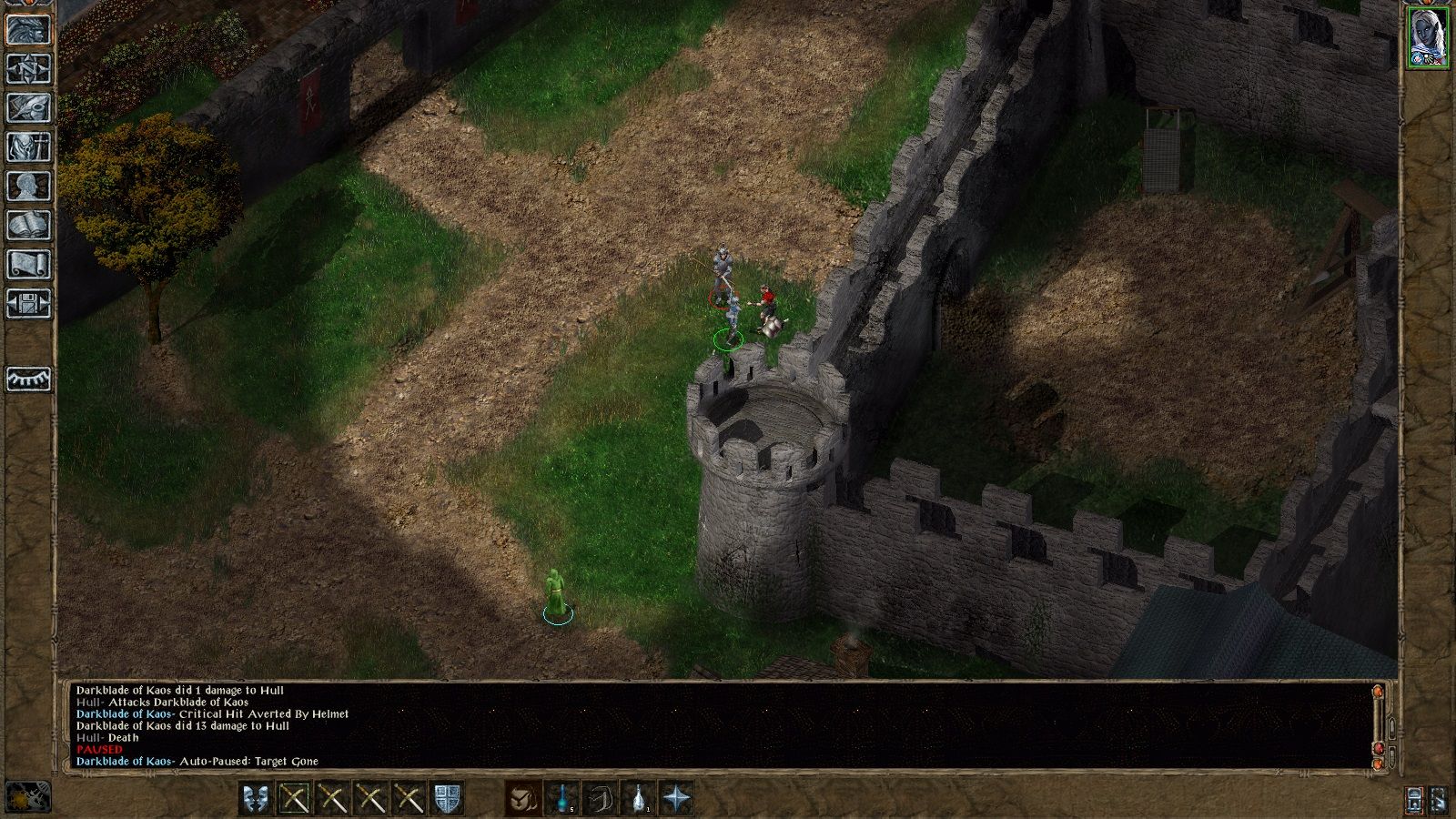Open the special abilities star icon

coord(676,798)
